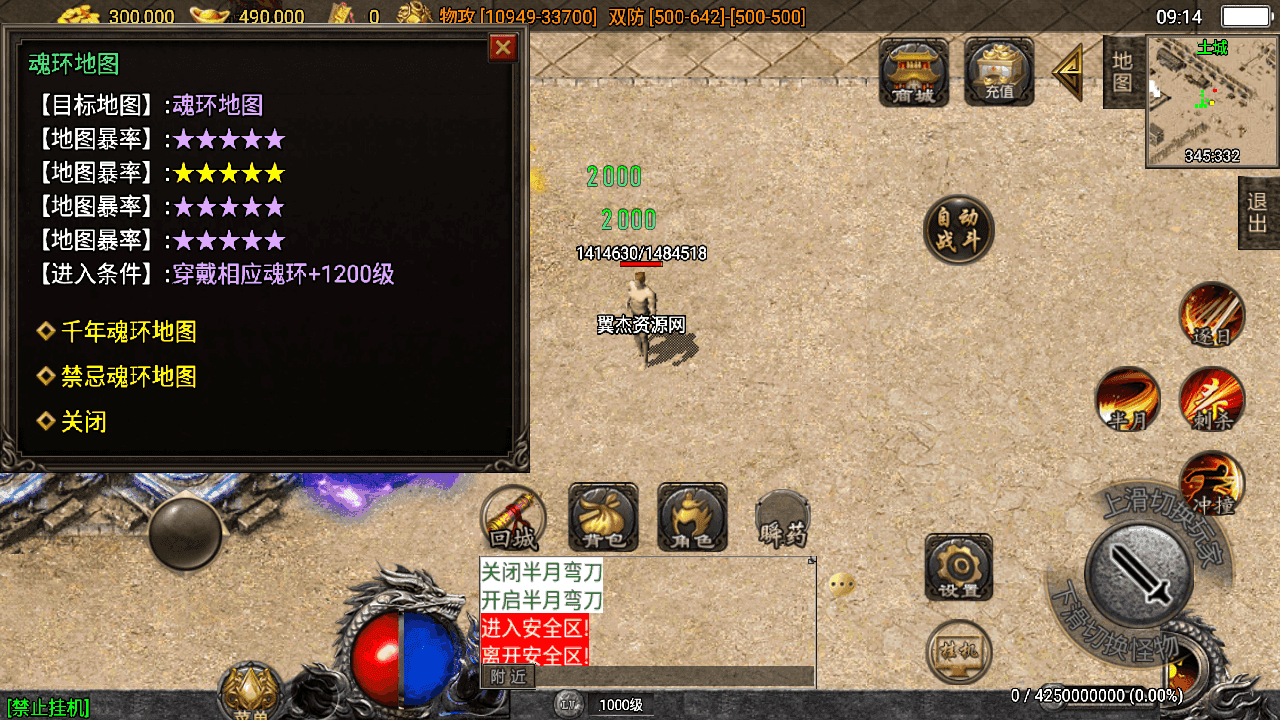The height and width of the screenshot is (720, 1280).
Task: Open the 背包 bag
Action: (603, 518)
